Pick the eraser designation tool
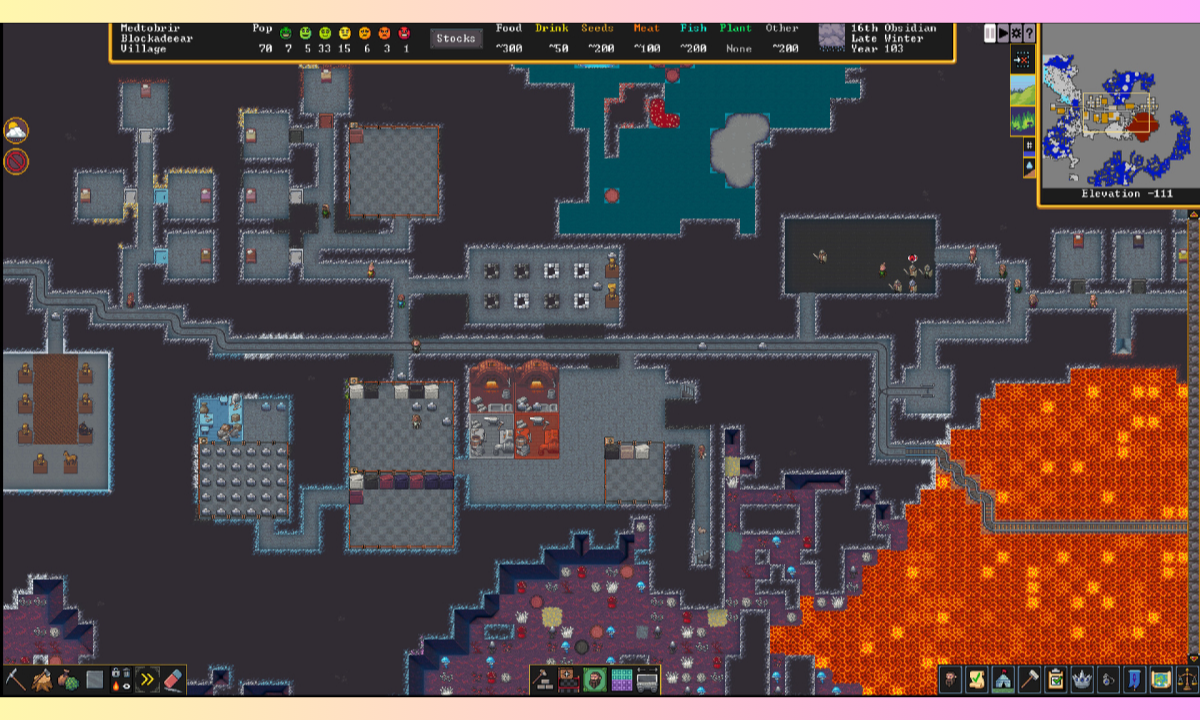The width and height of the screenshot is (1200, 720). point(174,681)
